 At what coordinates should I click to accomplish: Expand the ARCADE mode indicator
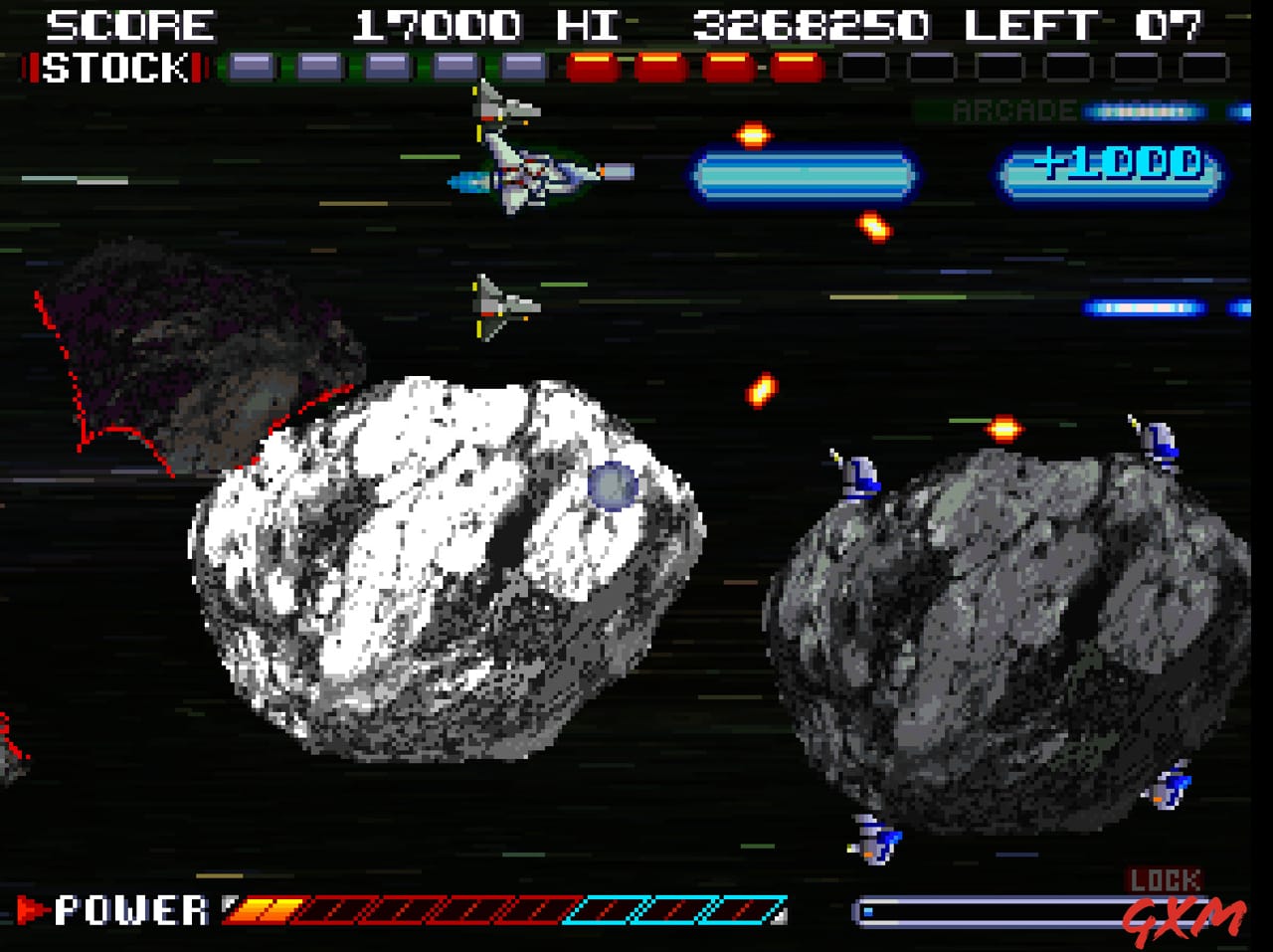point(1012,111)
